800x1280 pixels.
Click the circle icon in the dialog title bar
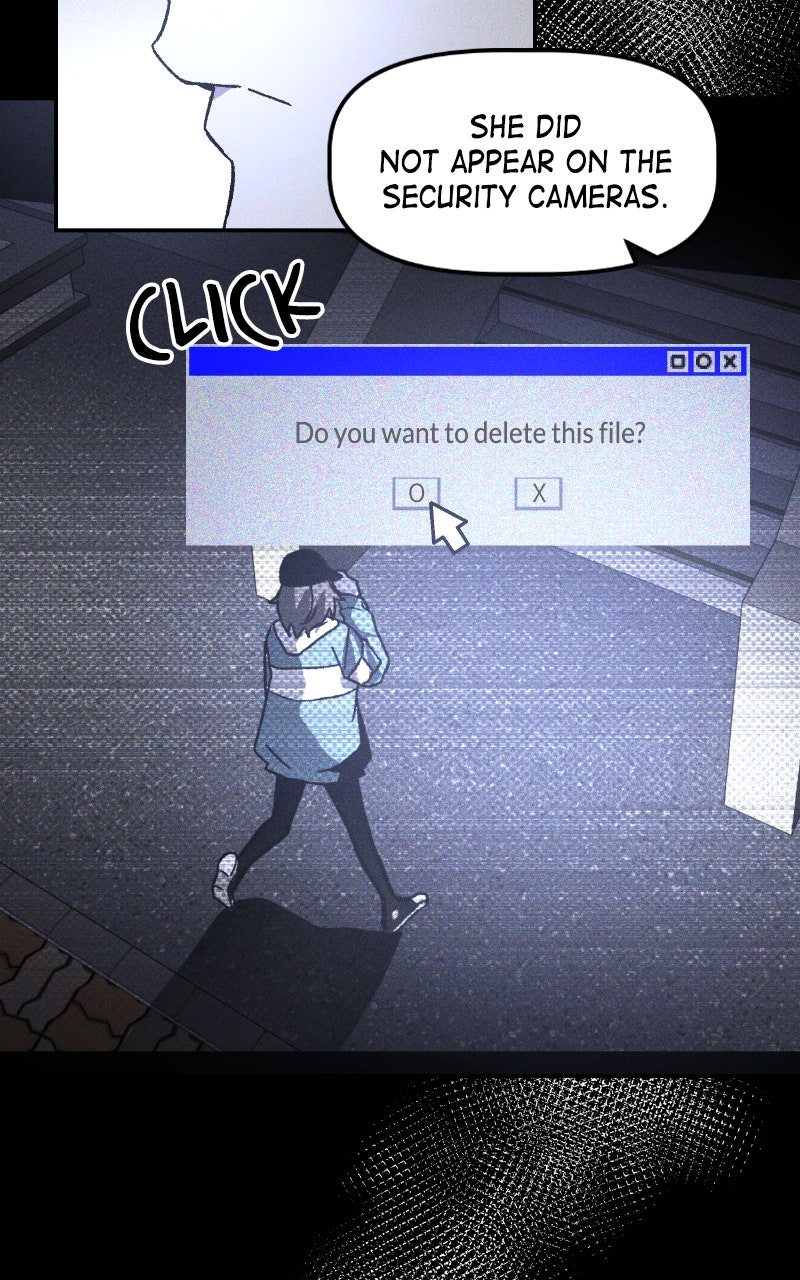tap(704, 361)
